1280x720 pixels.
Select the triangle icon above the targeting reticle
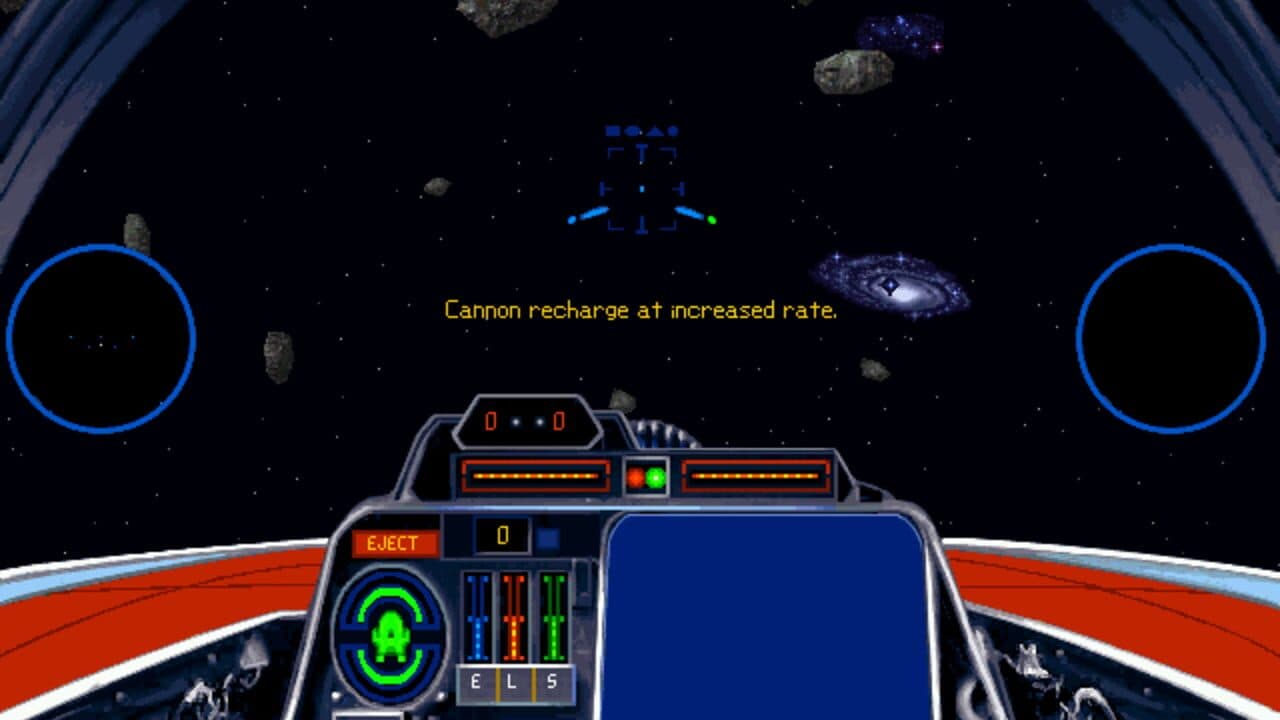[655, 131]
